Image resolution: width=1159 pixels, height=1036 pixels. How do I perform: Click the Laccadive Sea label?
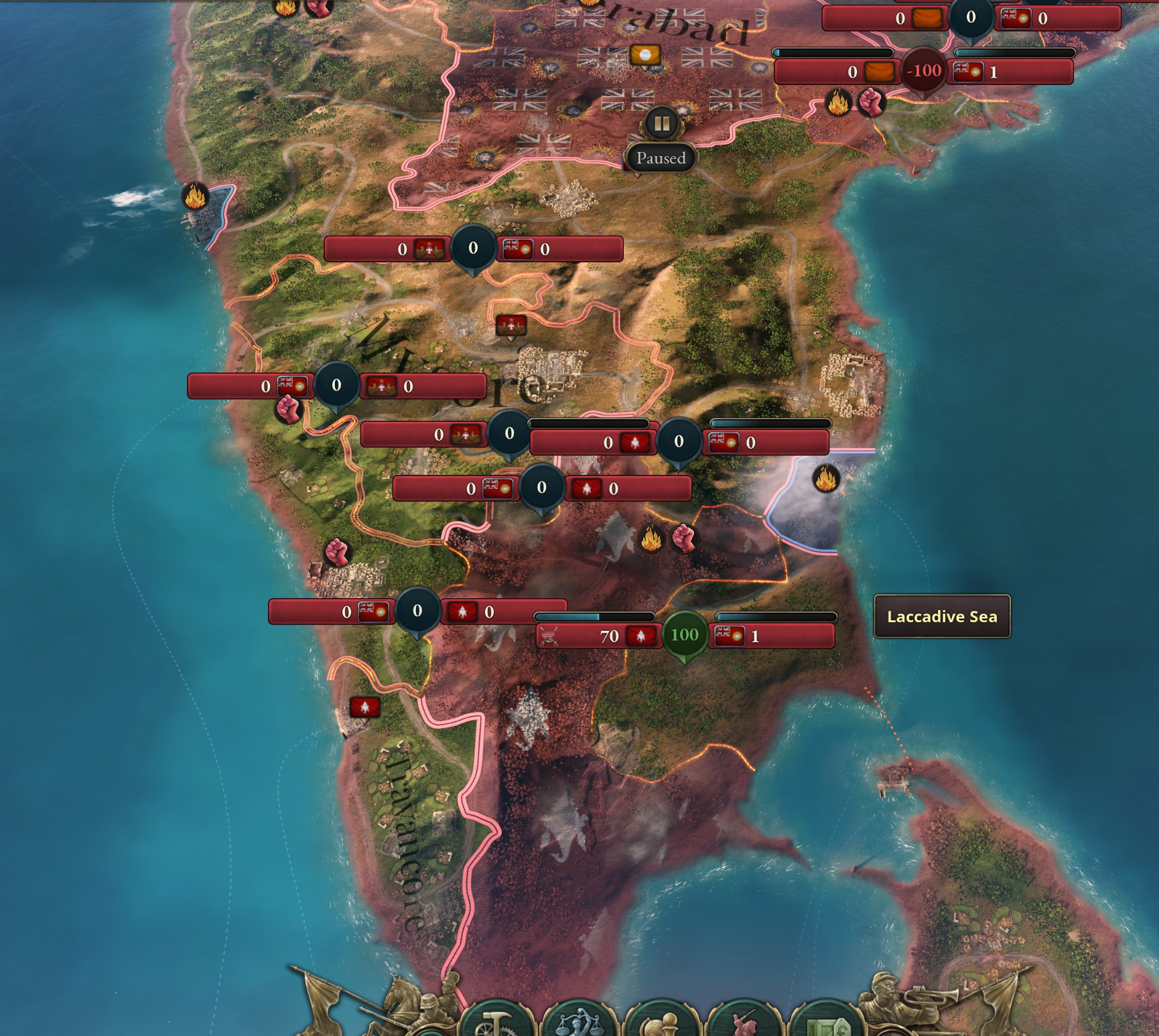941,616
